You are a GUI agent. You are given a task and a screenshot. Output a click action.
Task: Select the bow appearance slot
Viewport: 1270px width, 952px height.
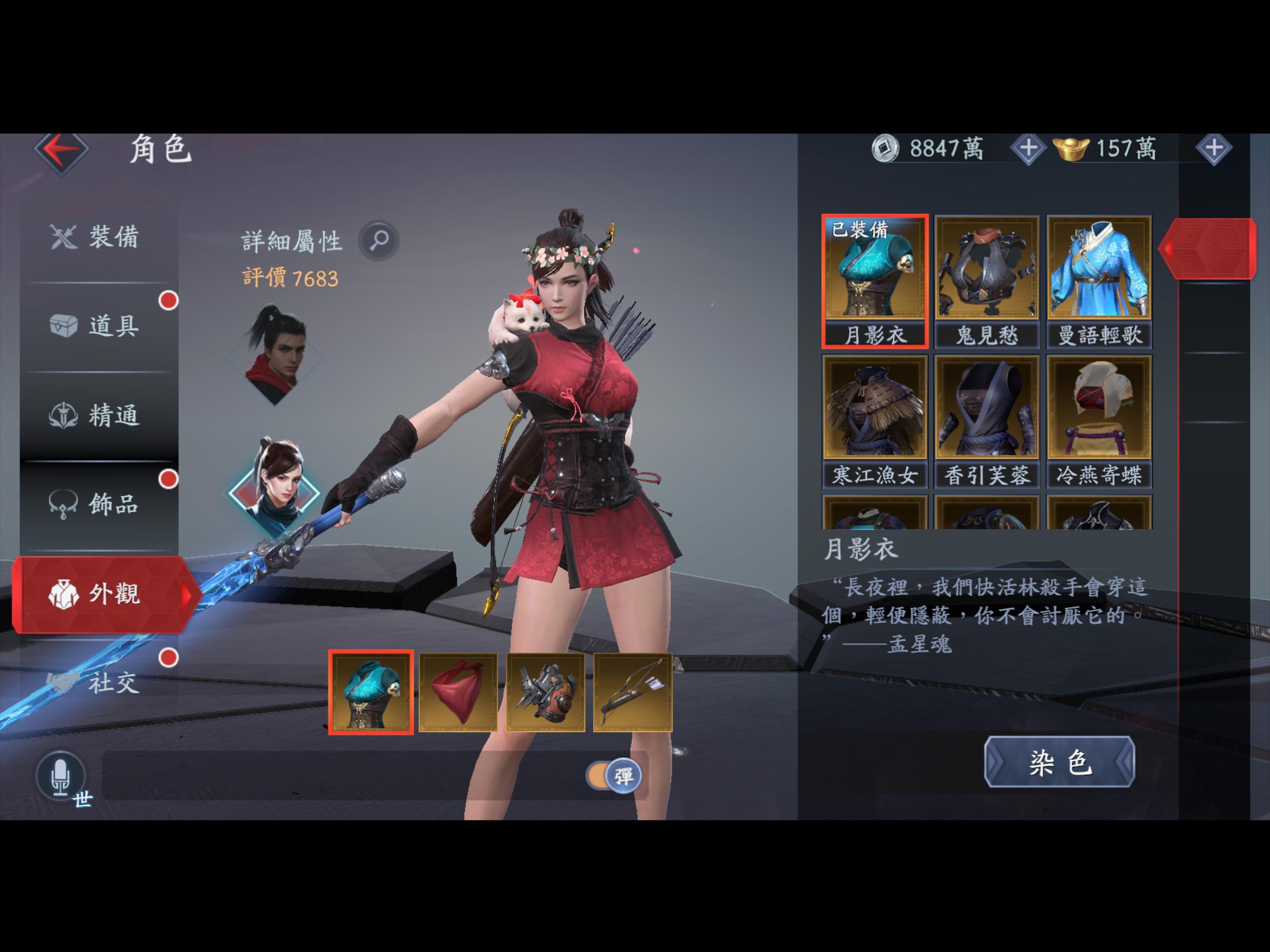pyautogui.click(x=633, y=691)
